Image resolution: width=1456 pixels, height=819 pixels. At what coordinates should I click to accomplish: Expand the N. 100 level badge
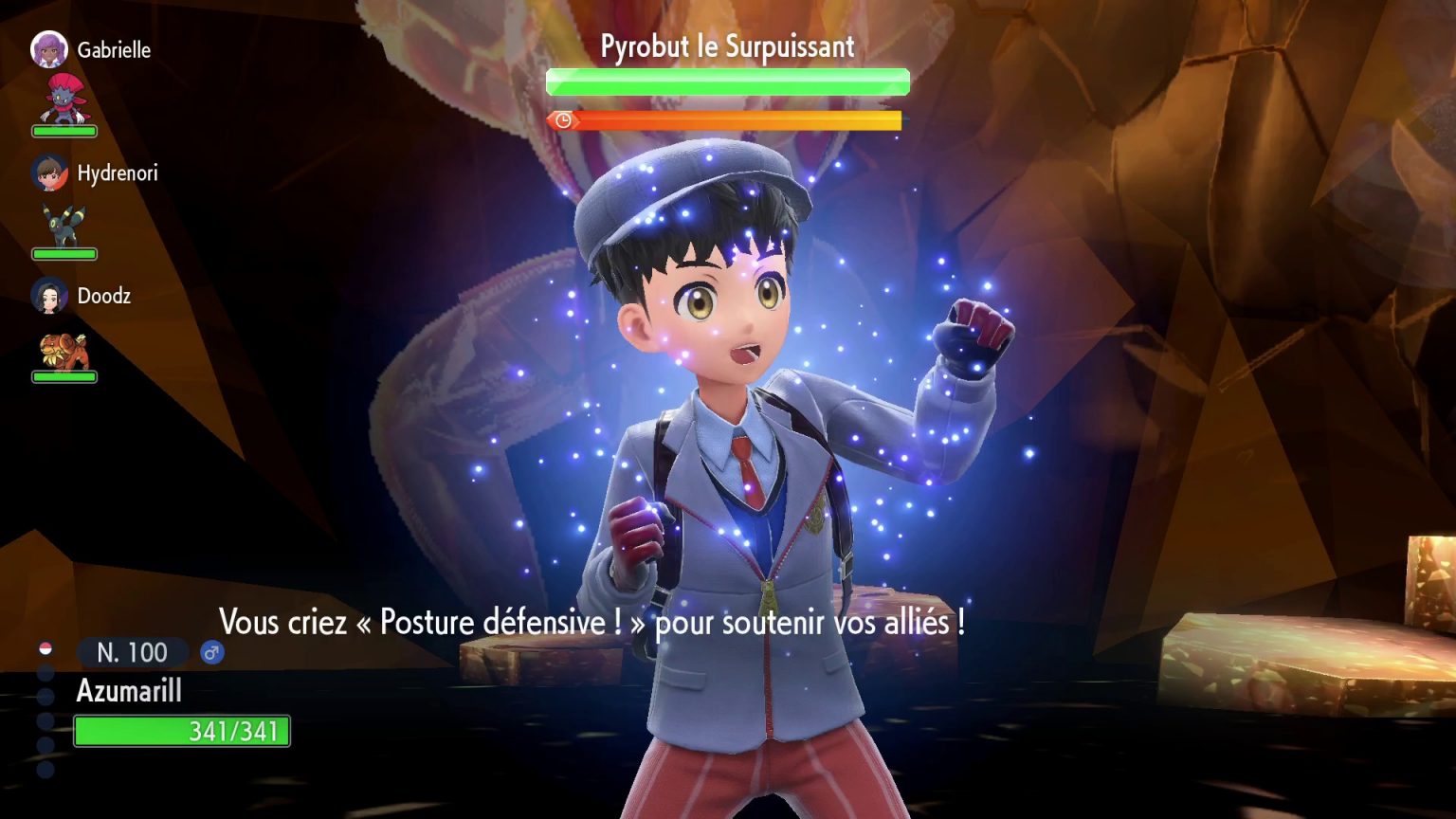click(131, 652)
